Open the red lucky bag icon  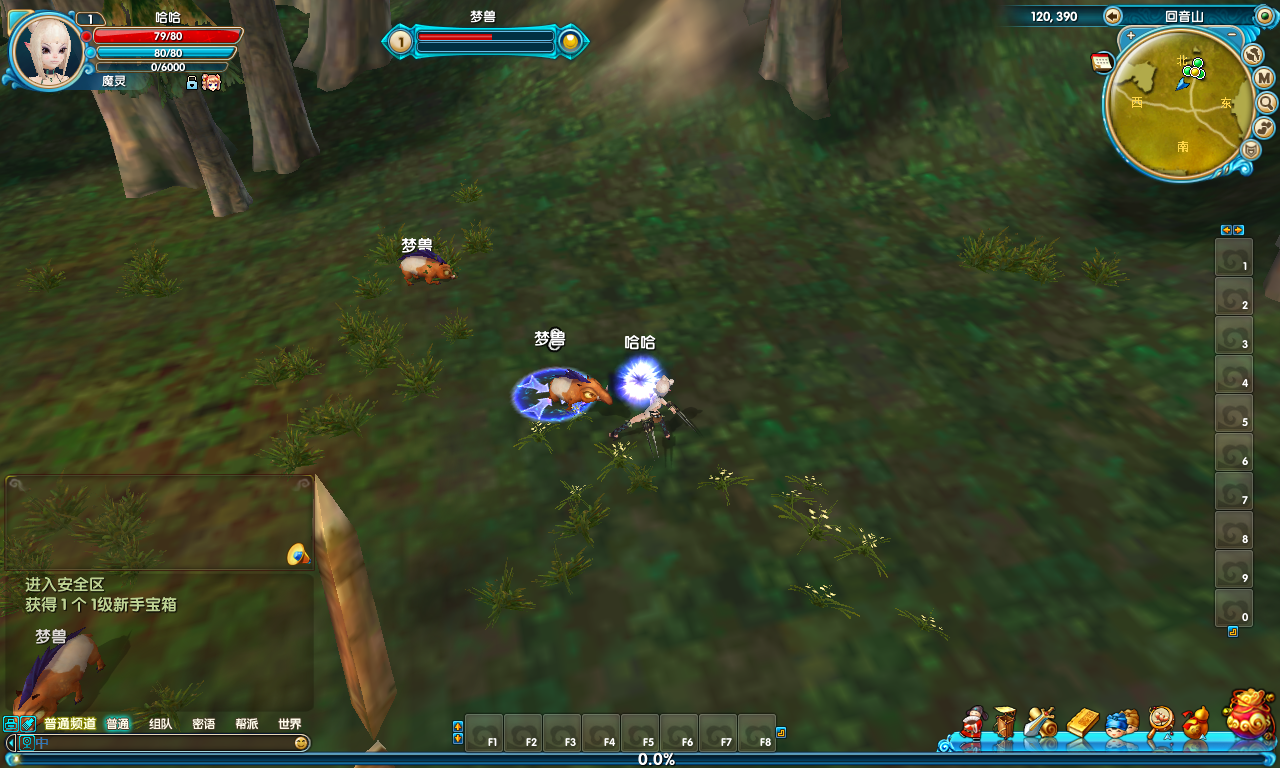point(1248,716)
